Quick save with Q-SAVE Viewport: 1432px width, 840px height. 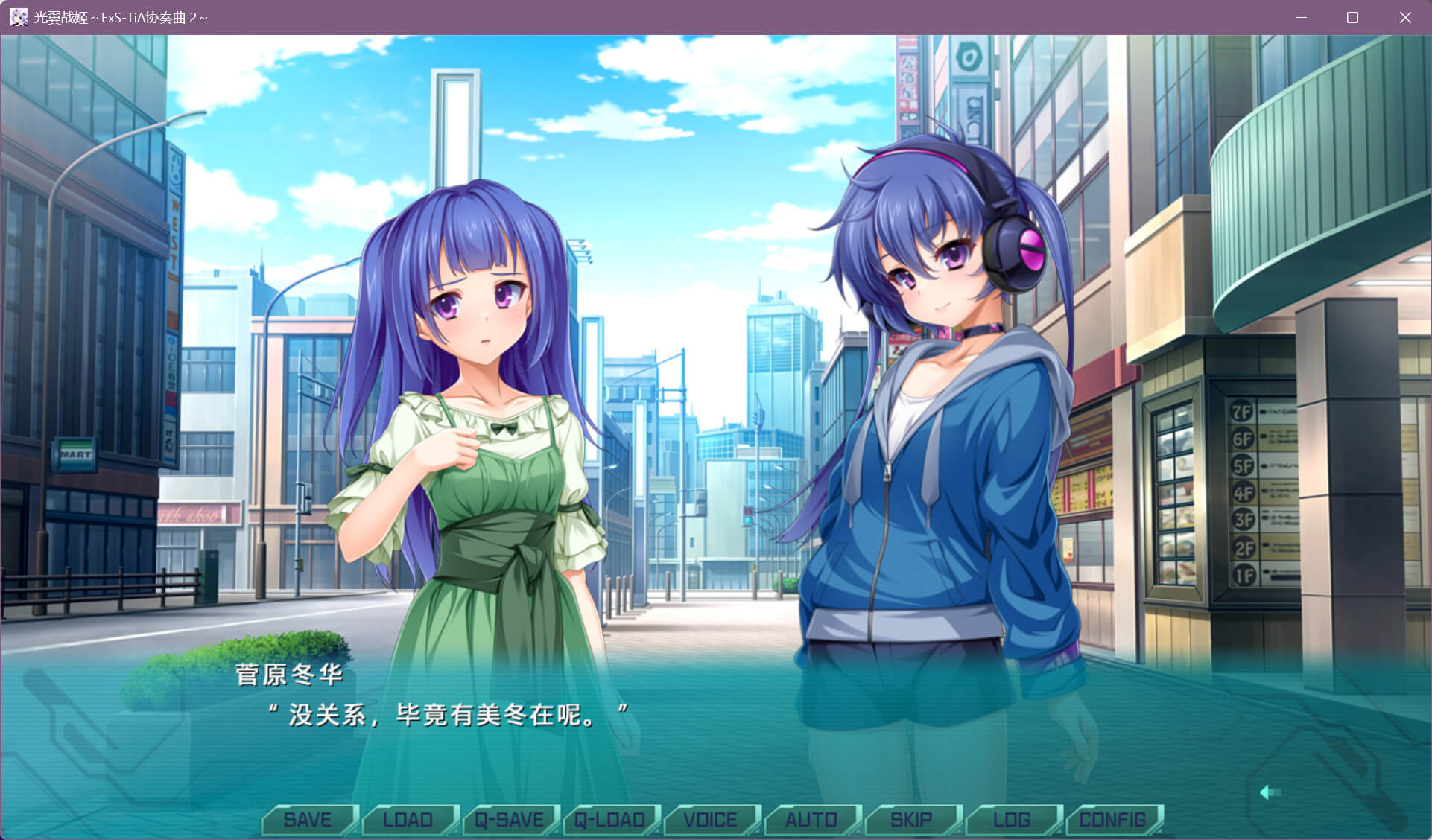pos(509,820)
